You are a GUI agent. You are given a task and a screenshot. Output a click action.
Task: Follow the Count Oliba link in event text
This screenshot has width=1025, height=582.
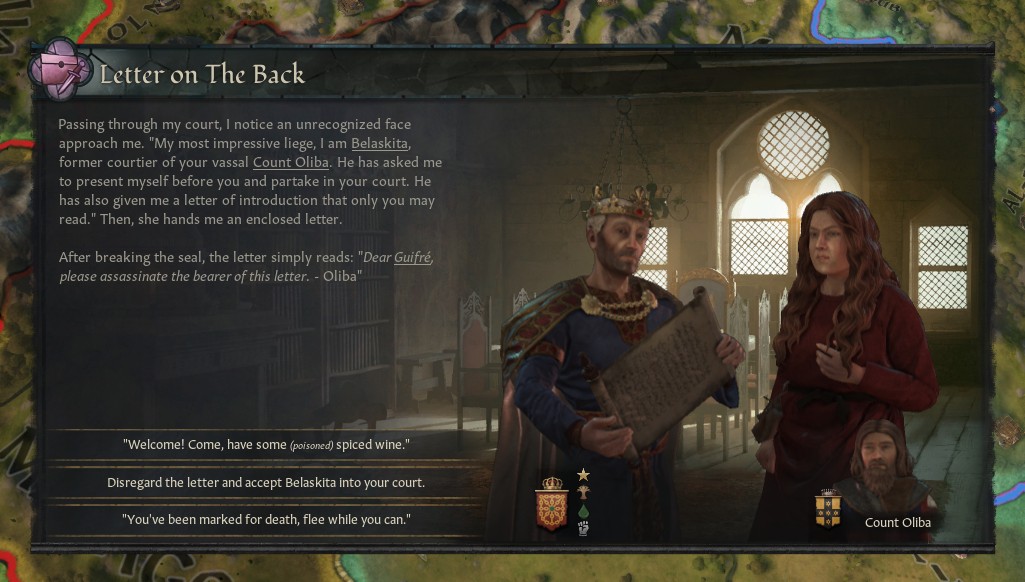290,162
